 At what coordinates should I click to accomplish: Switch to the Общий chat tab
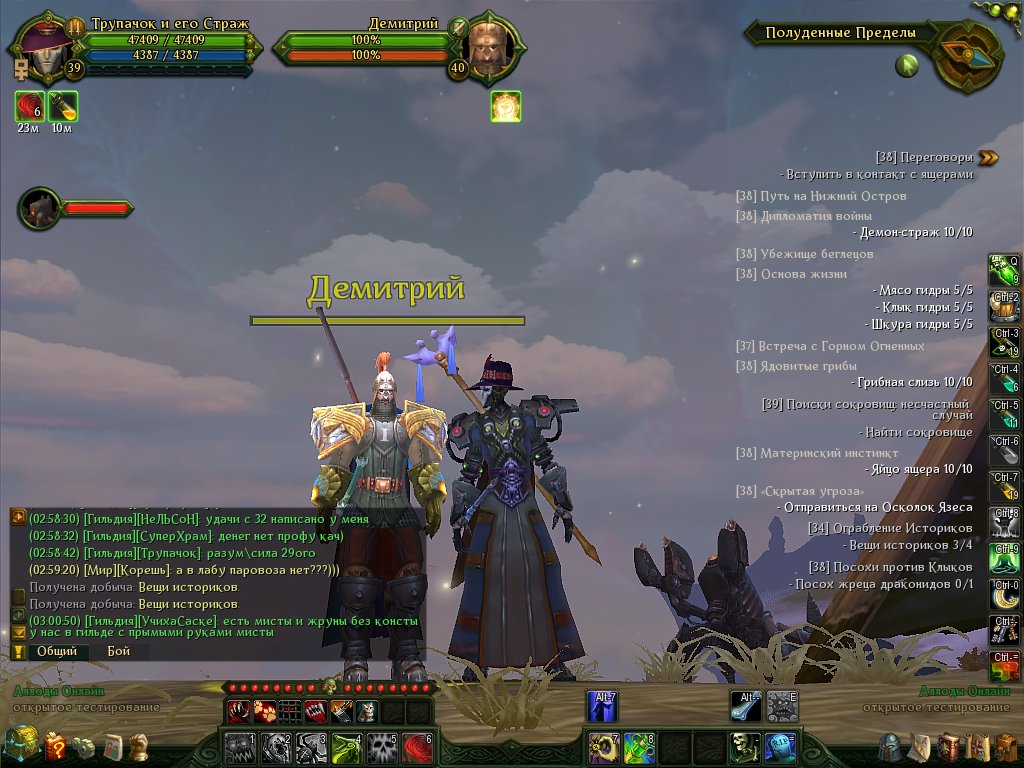(57, 651)
